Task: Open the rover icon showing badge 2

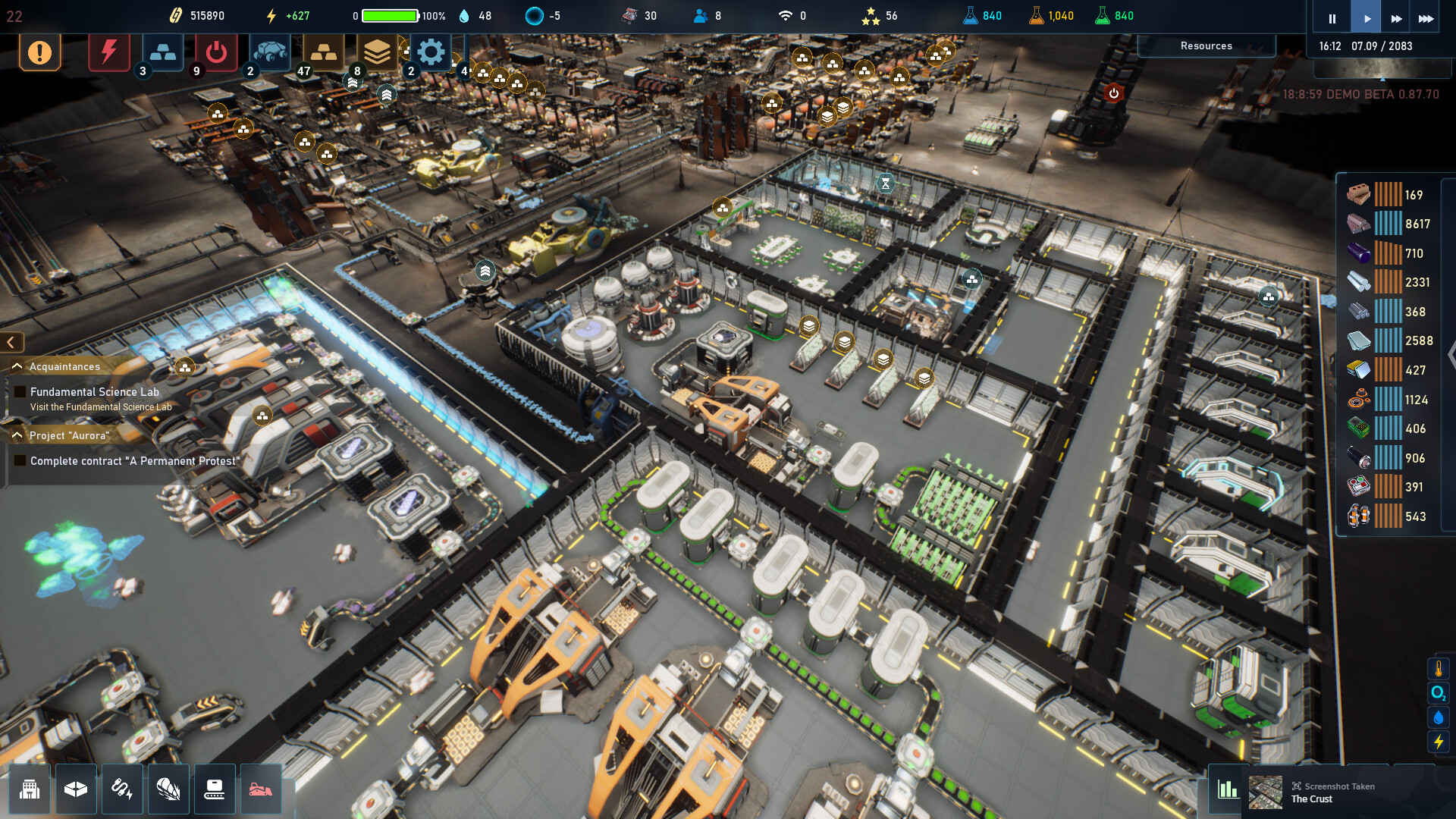Action: (270, 52)
